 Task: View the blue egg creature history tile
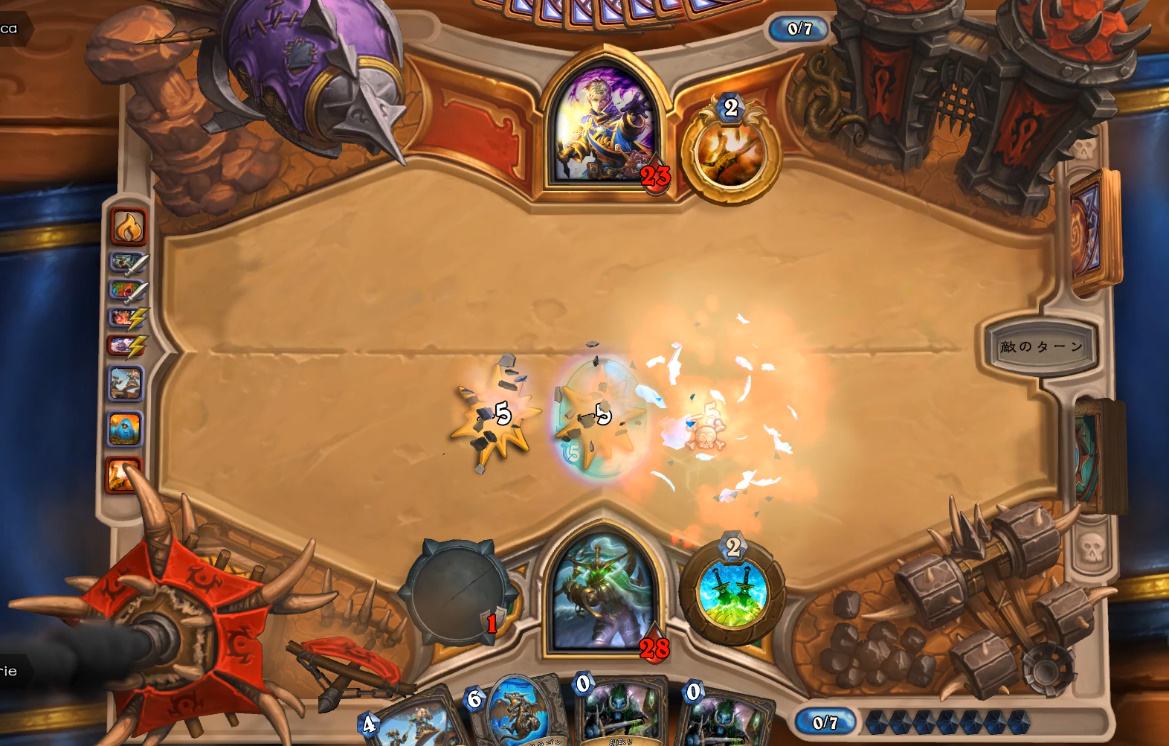pos(126,428)
